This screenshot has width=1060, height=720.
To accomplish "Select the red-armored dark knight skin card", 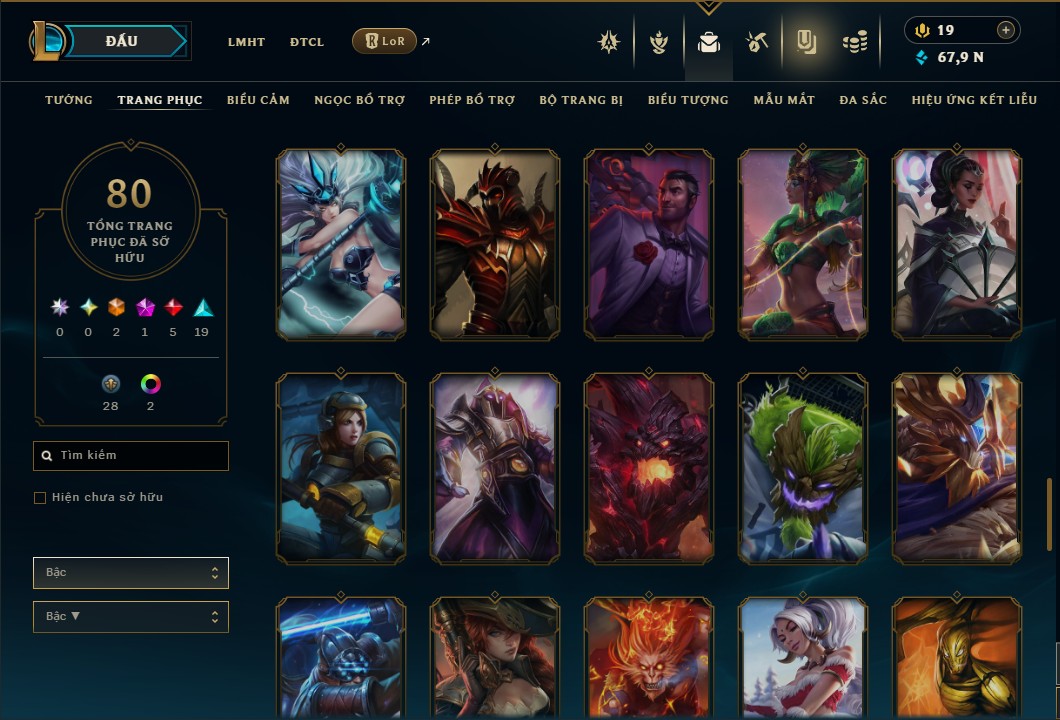I will coord(495,245).
